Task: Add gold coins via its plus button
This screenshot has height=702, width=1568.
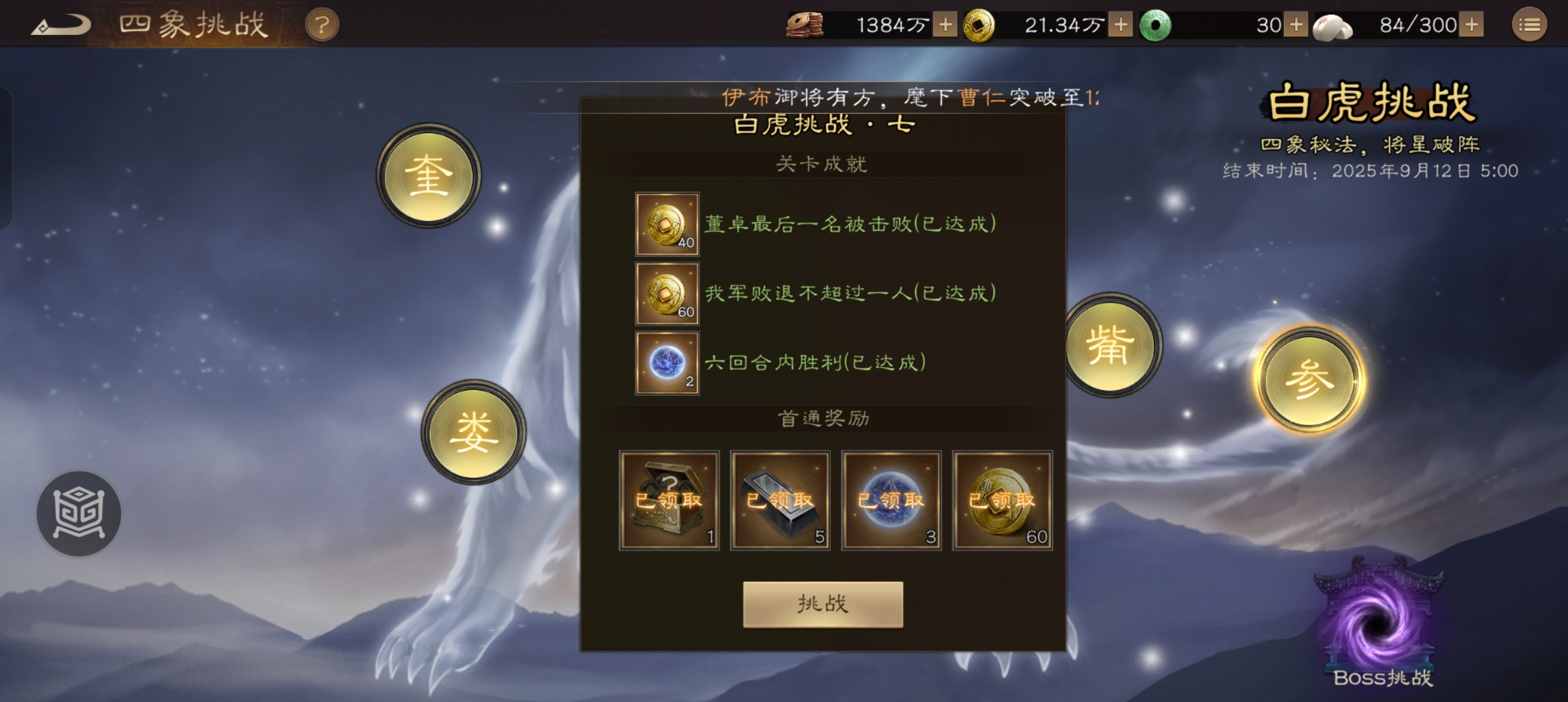Action: pyautogui.click(x=1120, y=25)
